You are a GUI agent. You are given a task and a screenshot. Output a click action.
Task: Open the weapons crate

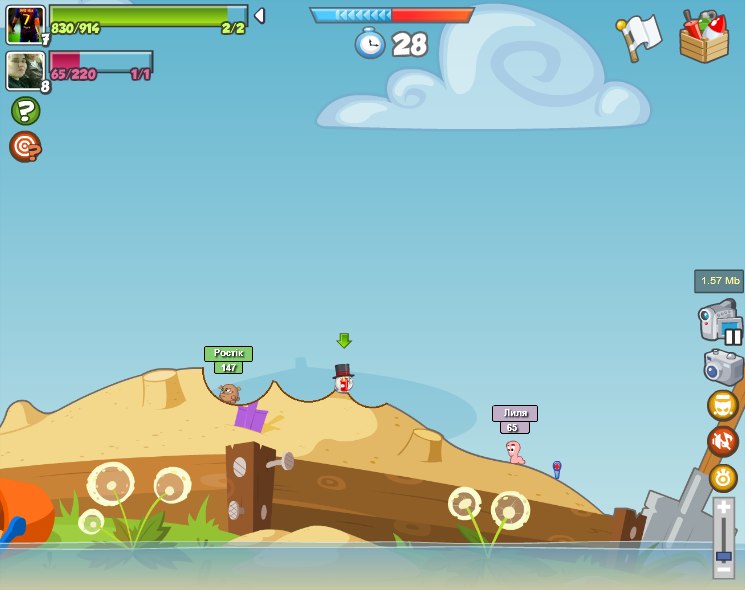click(x=704, y=38)
